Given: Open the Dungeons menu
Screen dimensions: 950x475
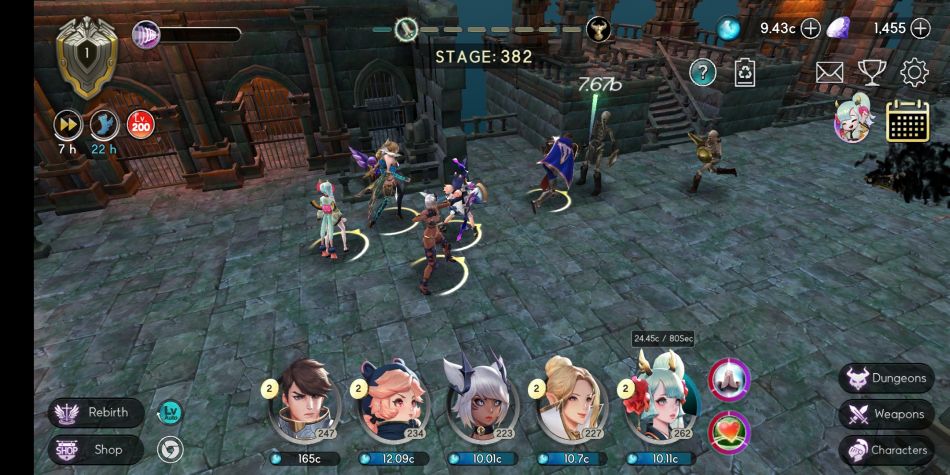Looking at the screenshot, I should point(886,378).
